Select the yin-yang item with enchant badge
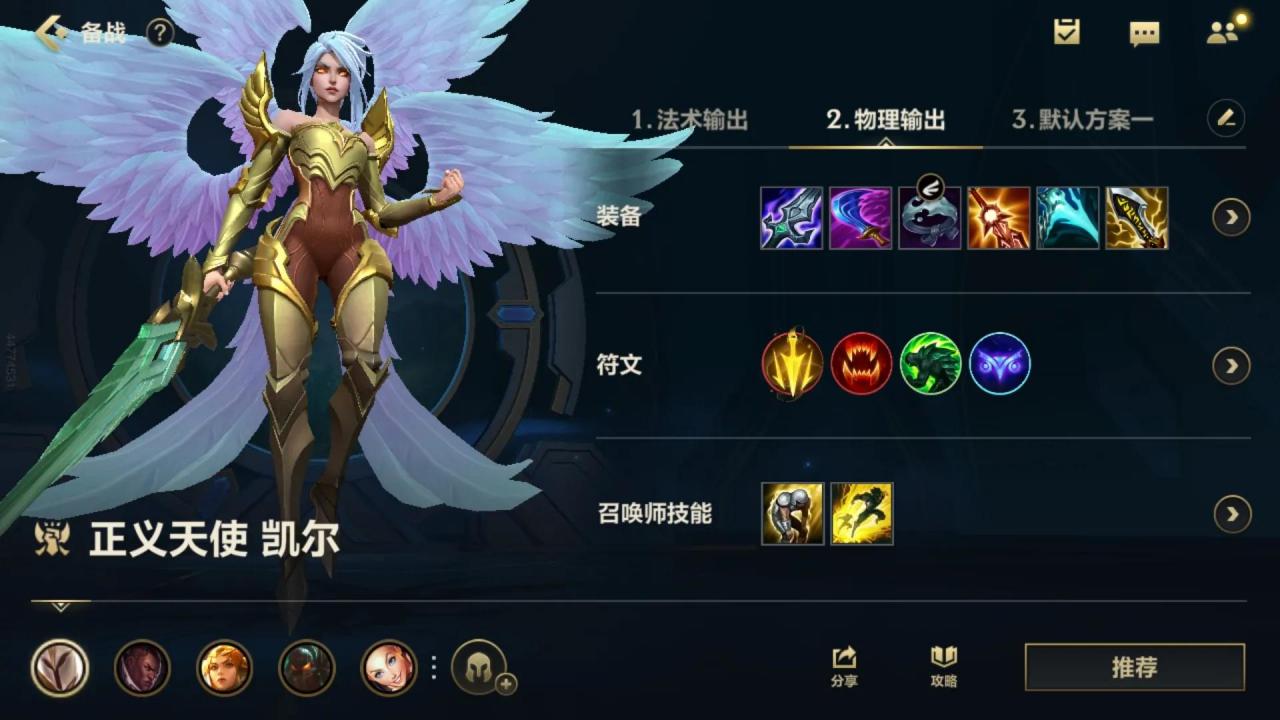Screen dimensions: 1280x720 coord(932,217)
